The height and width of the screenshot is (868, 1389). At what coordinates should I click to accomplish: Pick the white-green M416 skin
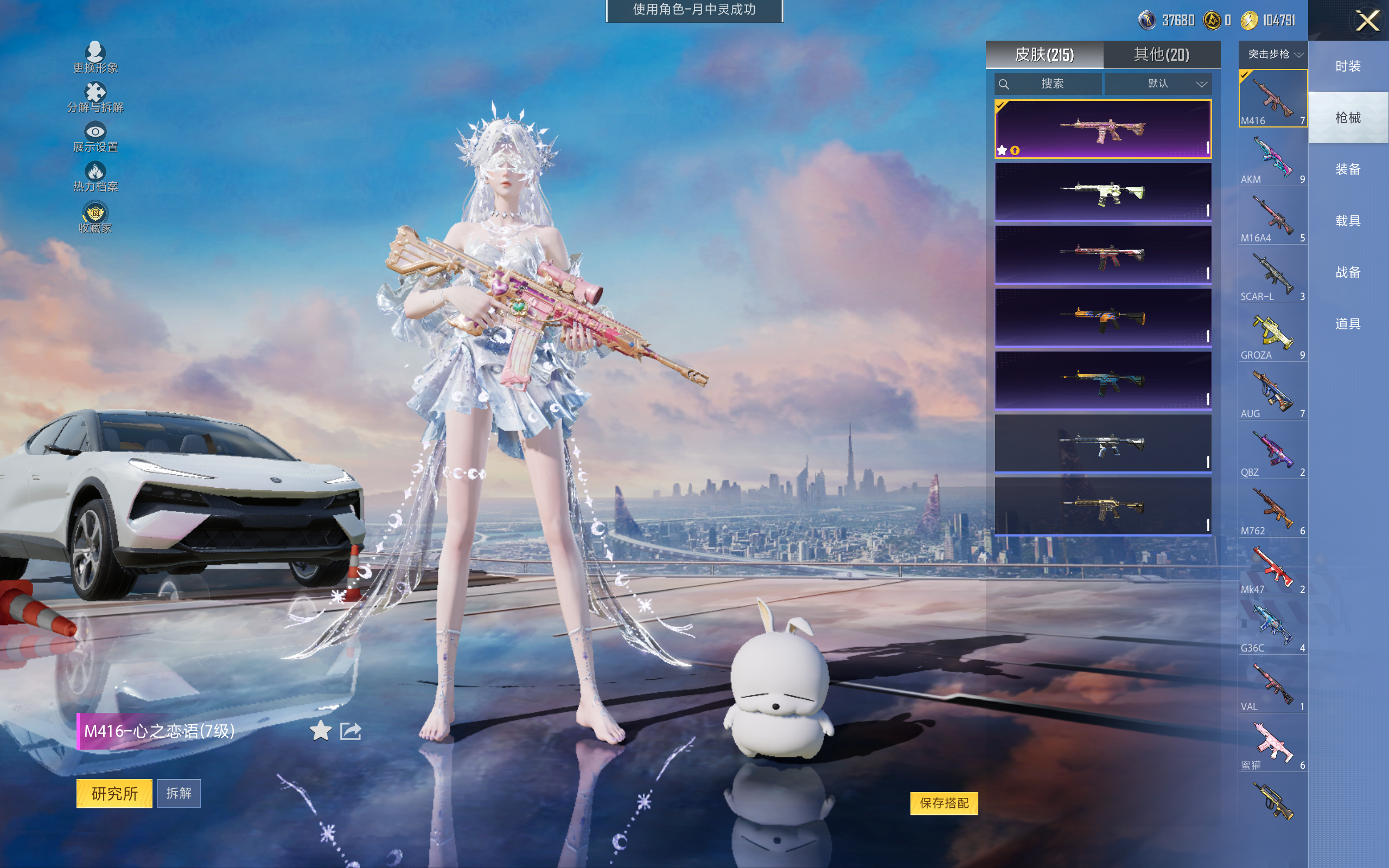1103,192
